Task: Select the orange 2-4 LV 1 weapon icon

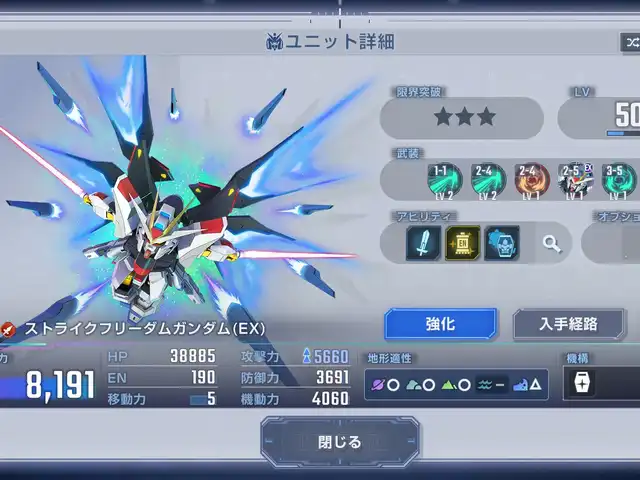Action: (531, 179)
